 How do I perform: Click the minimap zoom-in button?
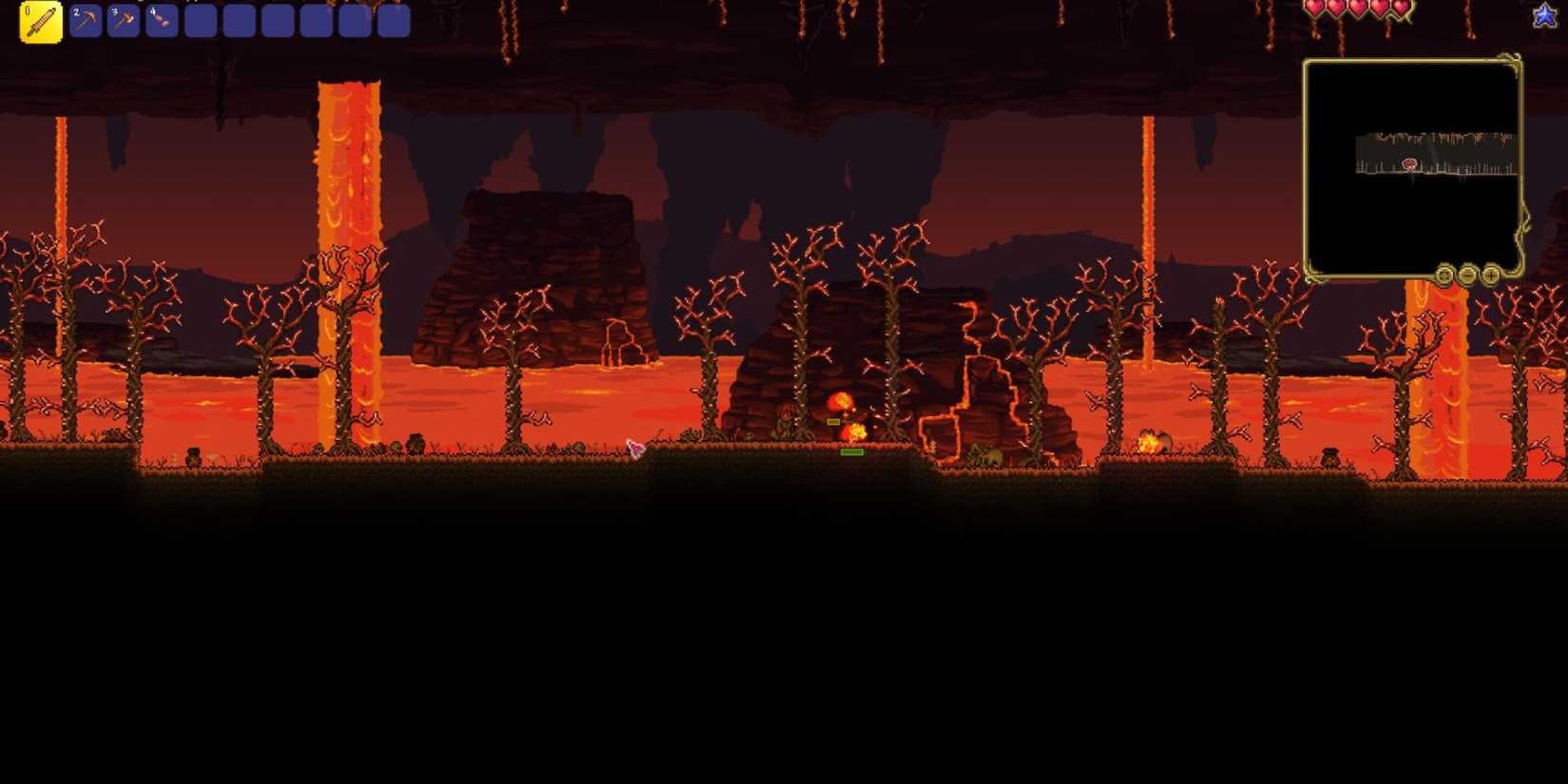(1492, 276)
